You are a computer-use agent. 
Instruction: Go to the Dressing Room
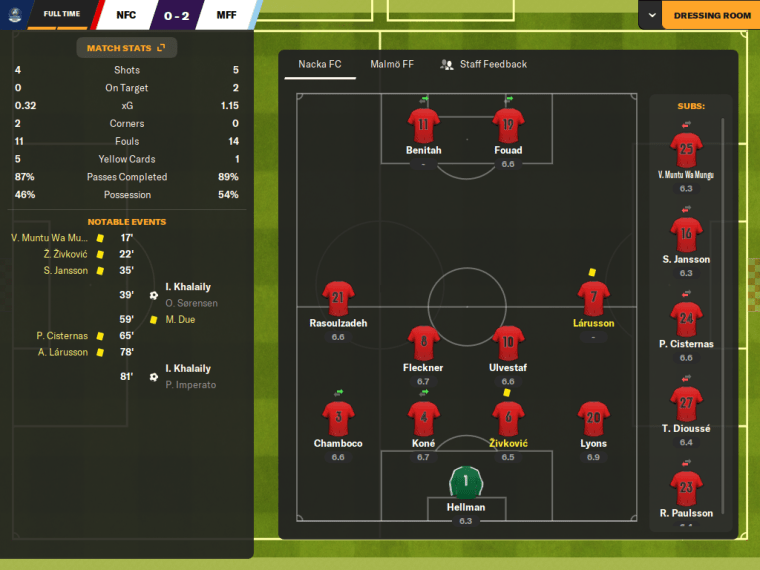click(x=711, y=16)
